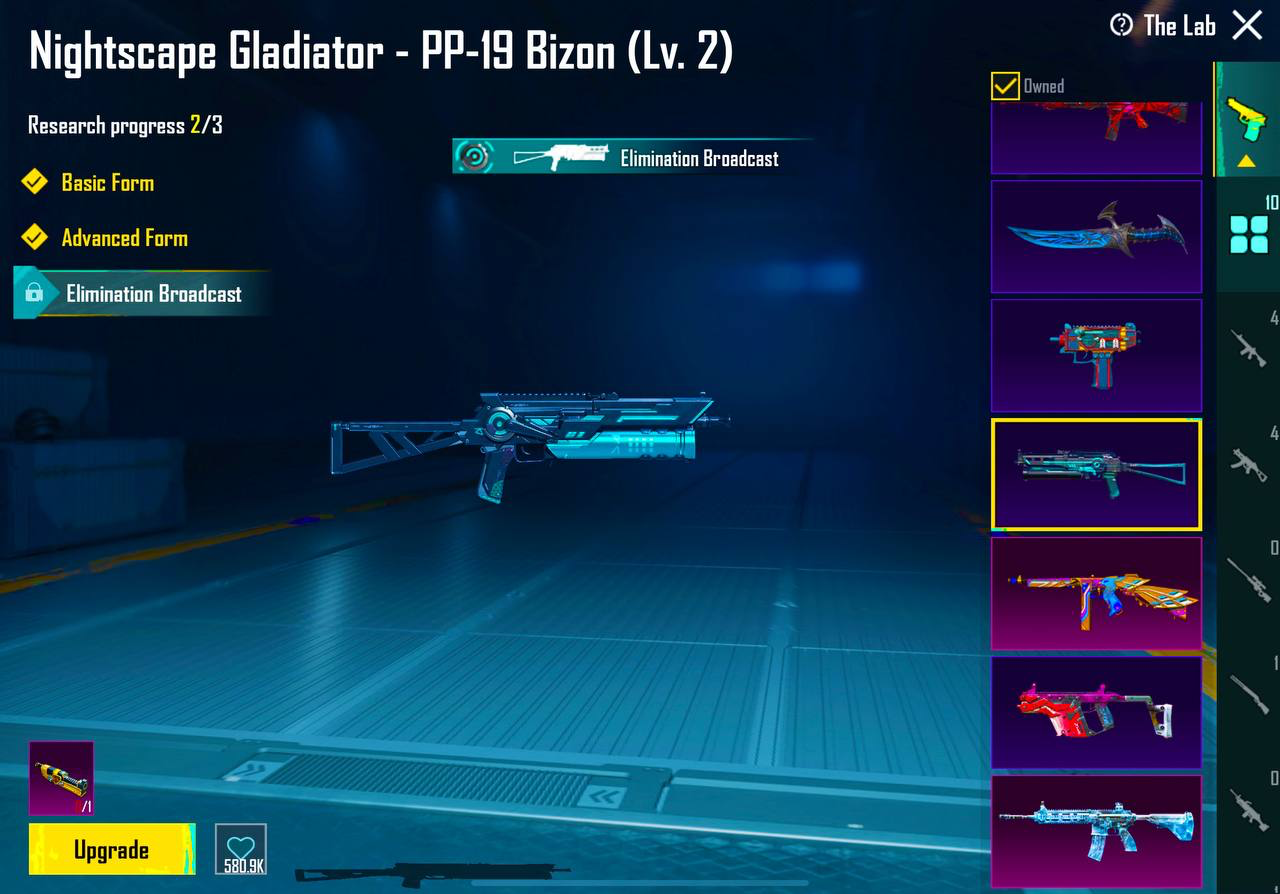Viewport: 1280px width, 894px height.
Task: Choose the red and teal UZI skin
Action: [1096, 355]
